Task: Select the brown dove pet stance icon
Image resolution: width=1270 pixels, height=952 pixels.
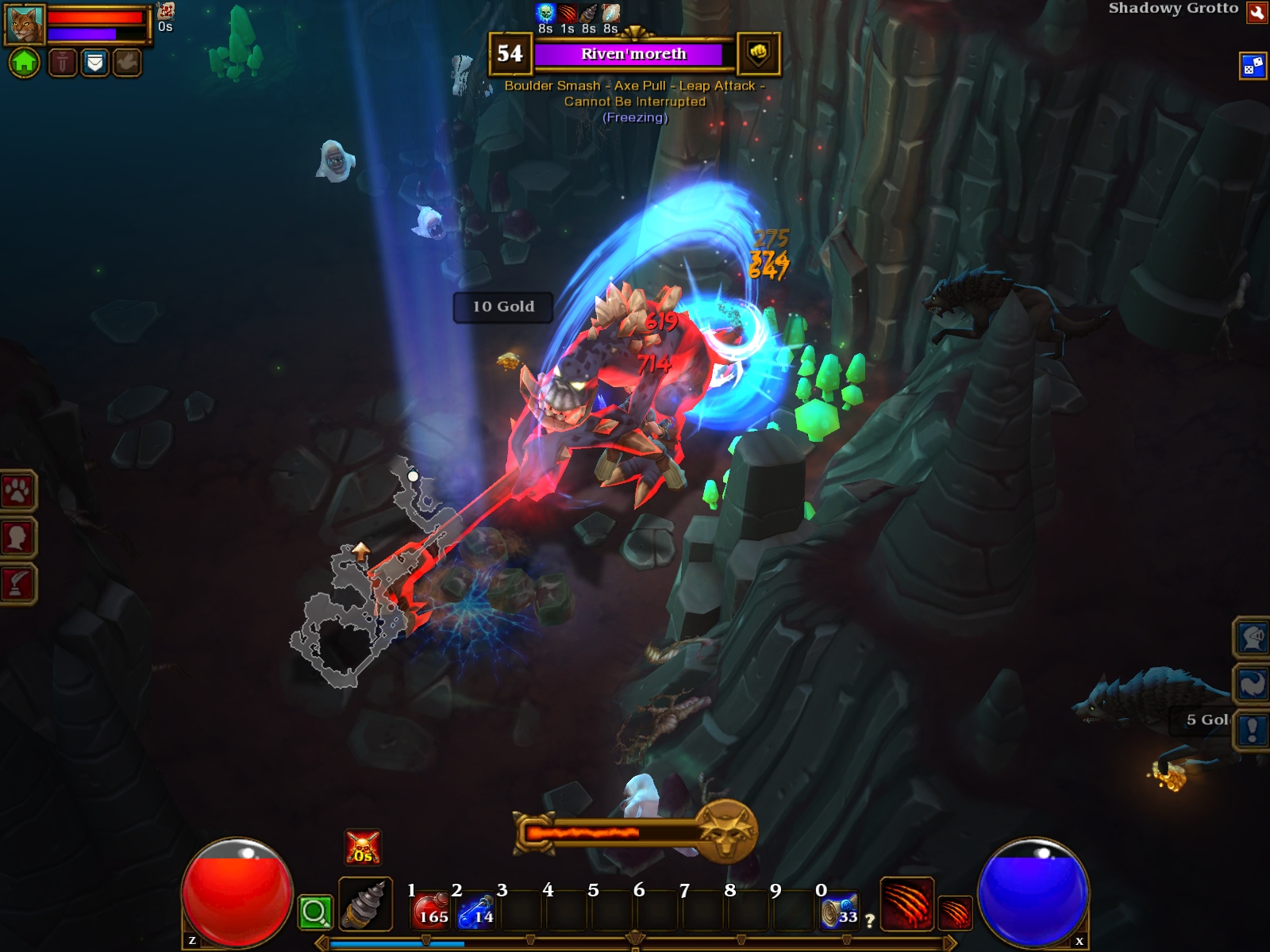Action: (126, 62)
